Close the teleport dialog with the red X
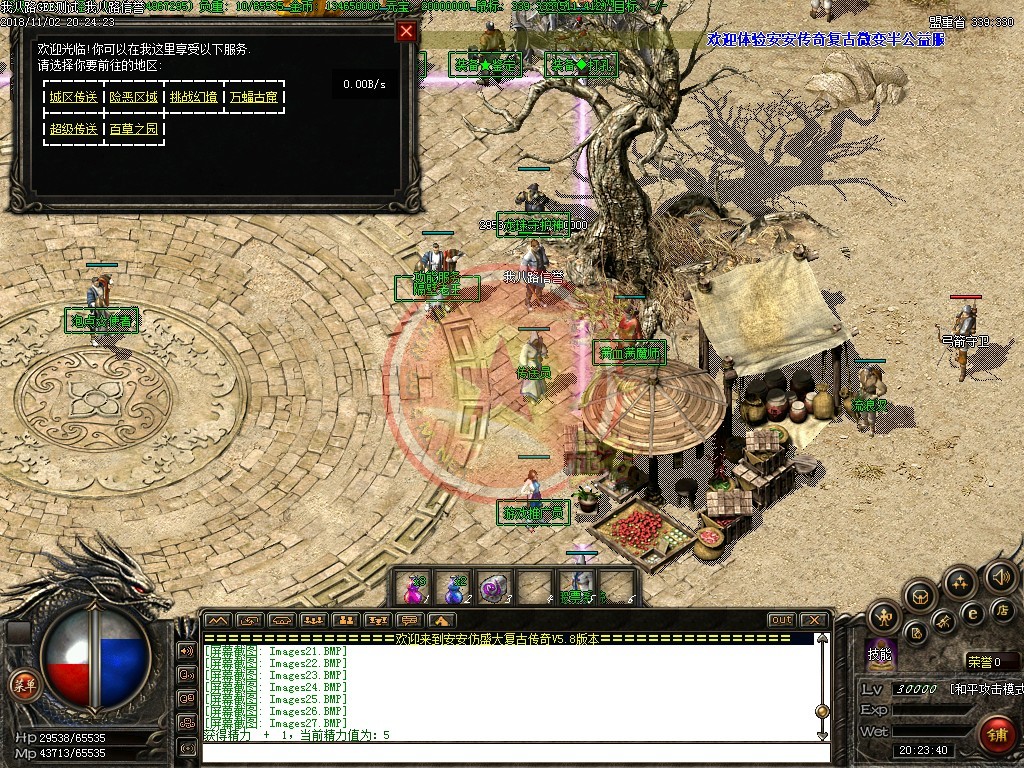1024x768 pixels. [x=406, y=31]
